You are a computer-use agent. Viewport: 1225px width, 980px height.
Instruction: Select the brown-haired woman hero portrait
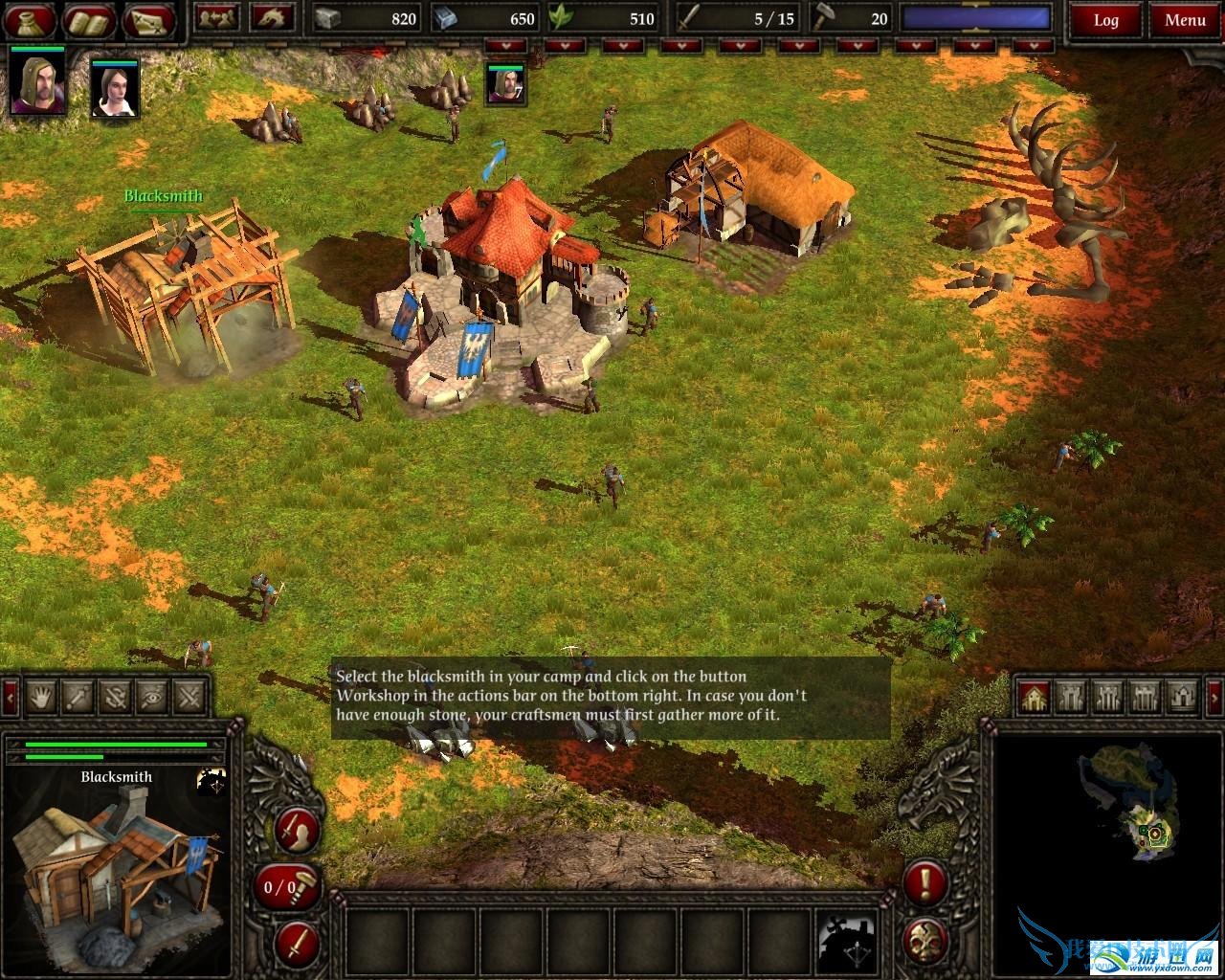[x=115, y=89]
